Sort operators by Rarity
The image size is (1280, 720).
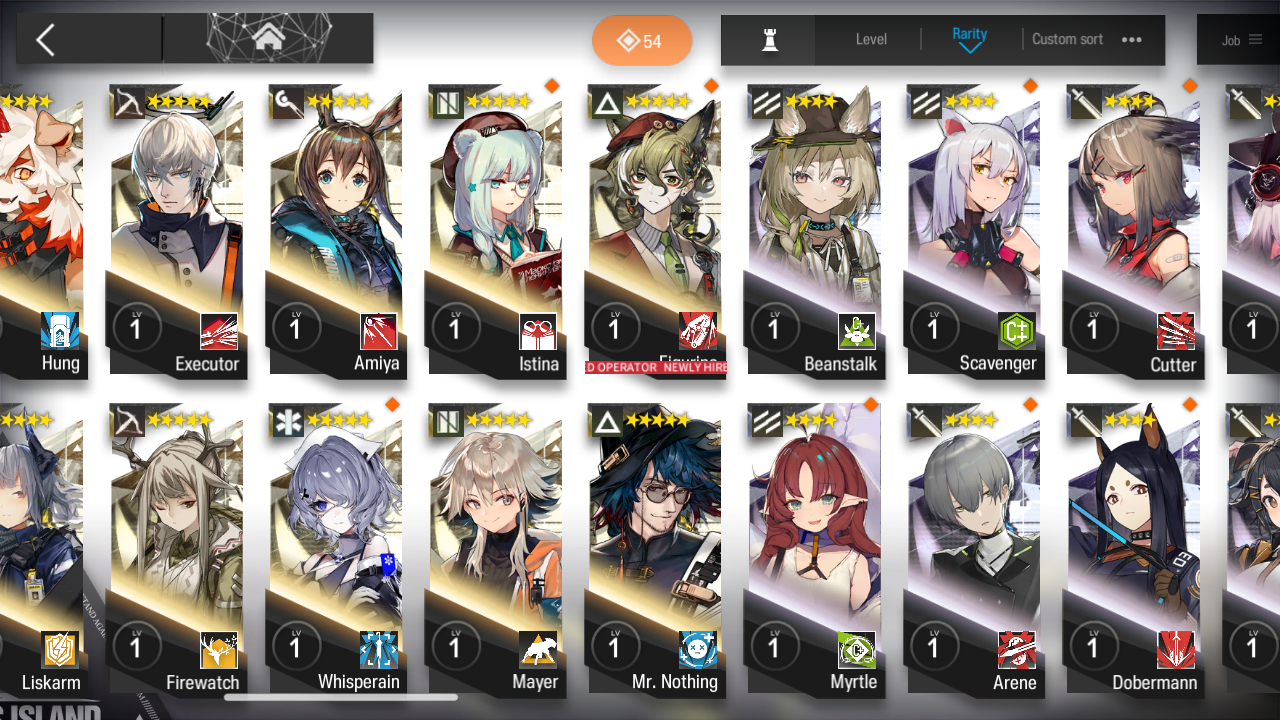tap(969, 39)
